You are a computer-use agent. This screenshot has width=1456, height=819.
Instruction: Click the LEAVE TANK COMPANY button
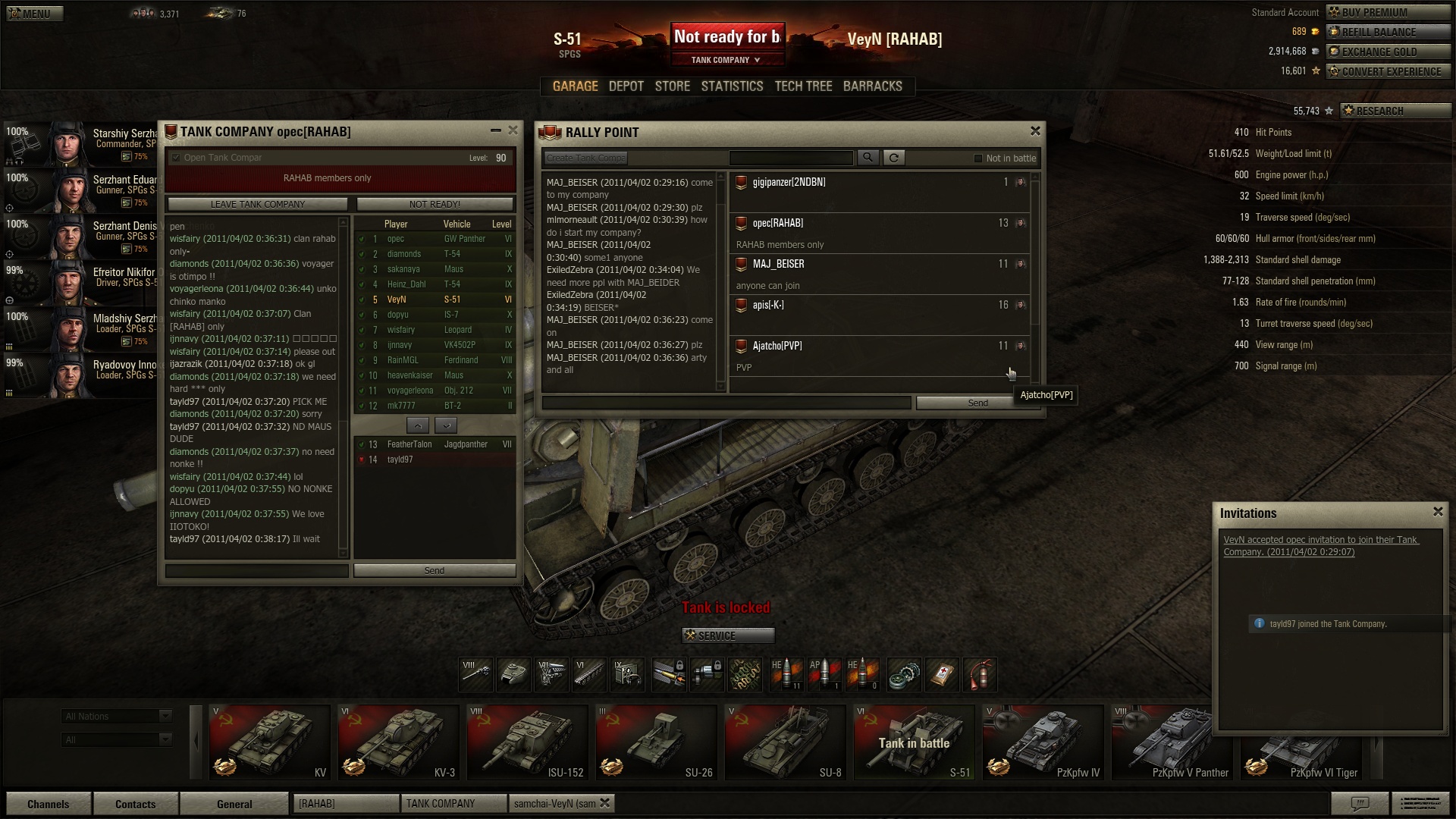tap(257, 204)
